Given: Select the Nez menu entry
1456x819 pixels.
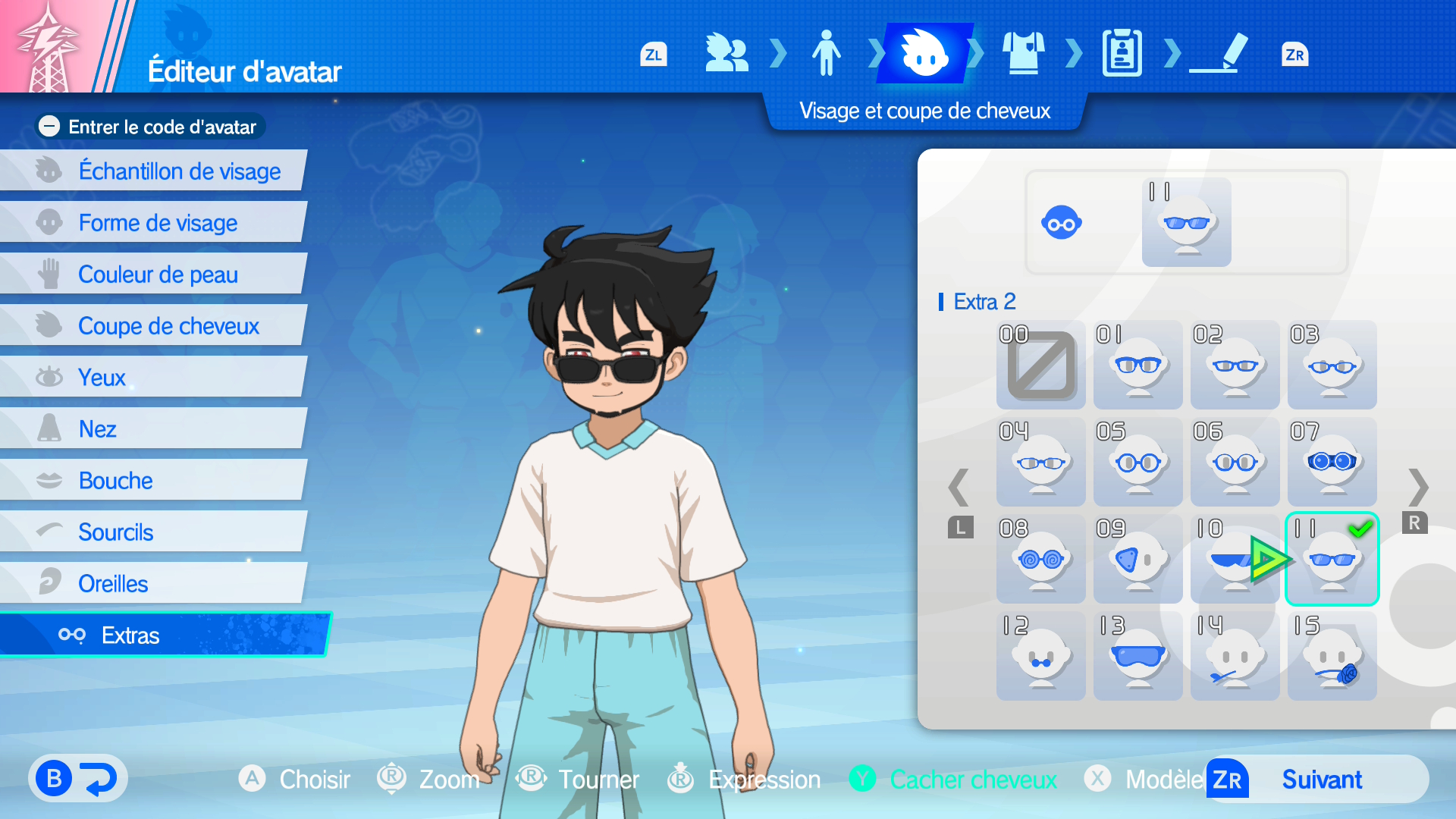Looking at the screenshot, I should click(97, 429).
